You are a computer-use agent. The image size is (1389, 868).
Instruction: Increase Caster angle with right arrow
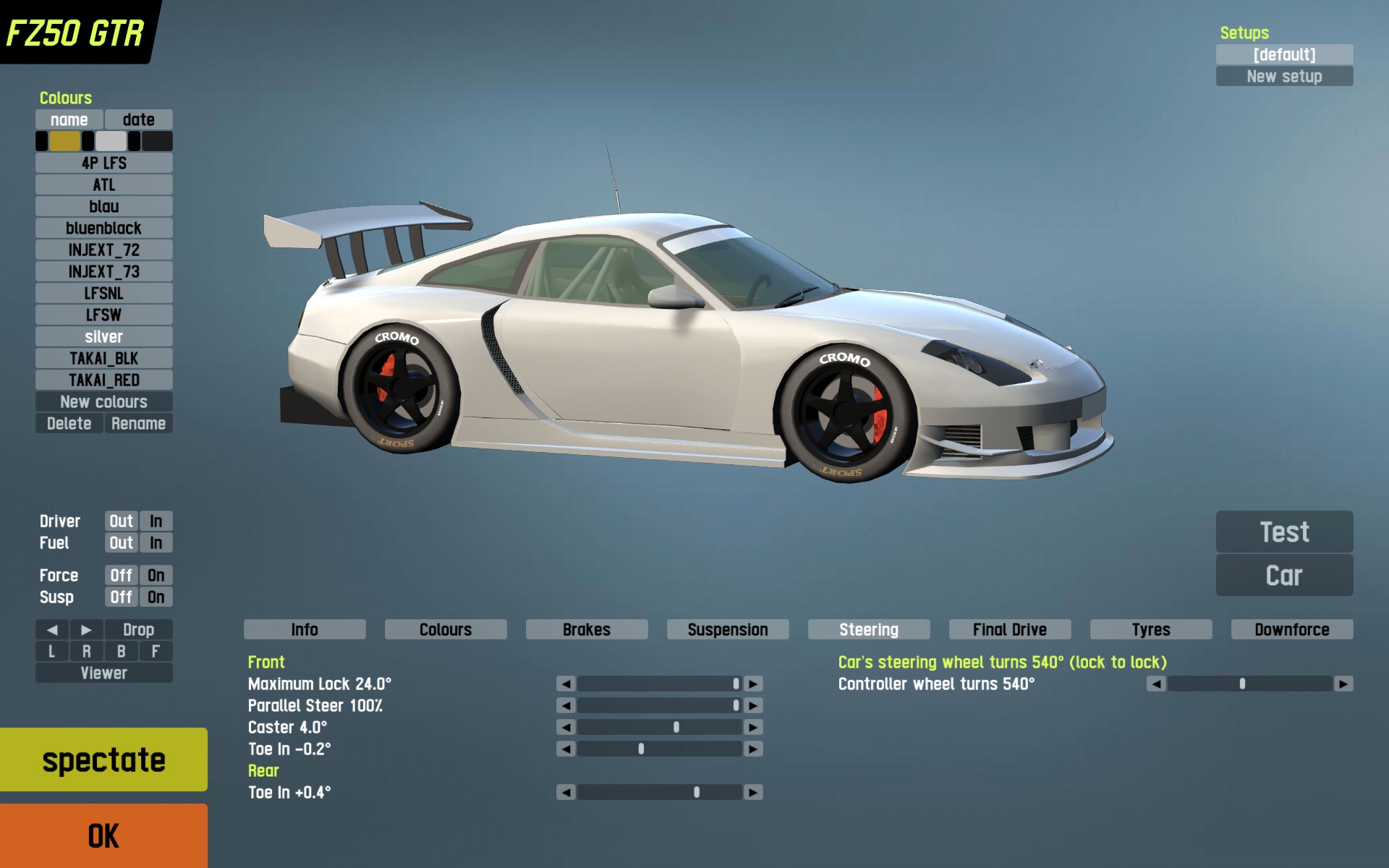coord(753,727)
